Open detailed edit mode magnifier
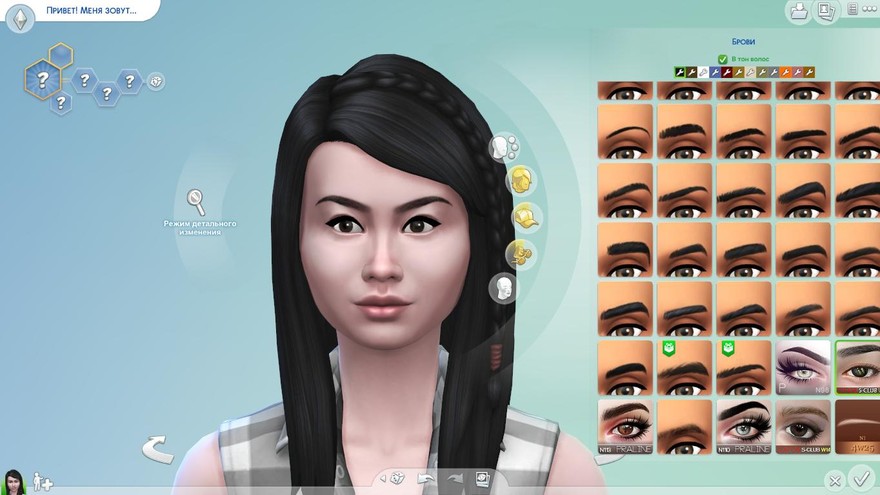 197,201
